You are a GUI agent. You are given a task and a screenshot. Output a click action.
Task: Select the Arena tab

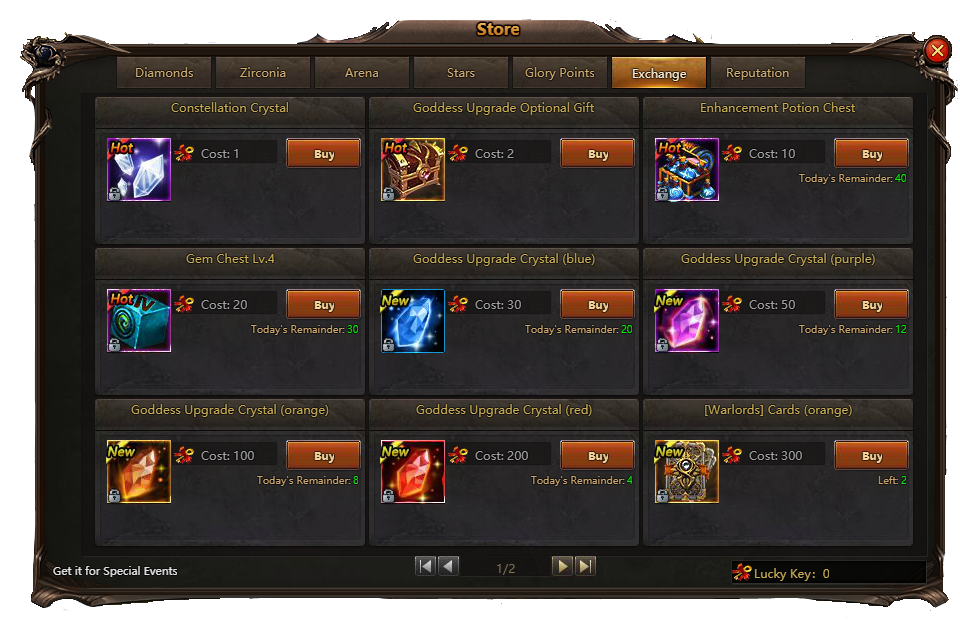pyautogui.click(x=362, y=73)
